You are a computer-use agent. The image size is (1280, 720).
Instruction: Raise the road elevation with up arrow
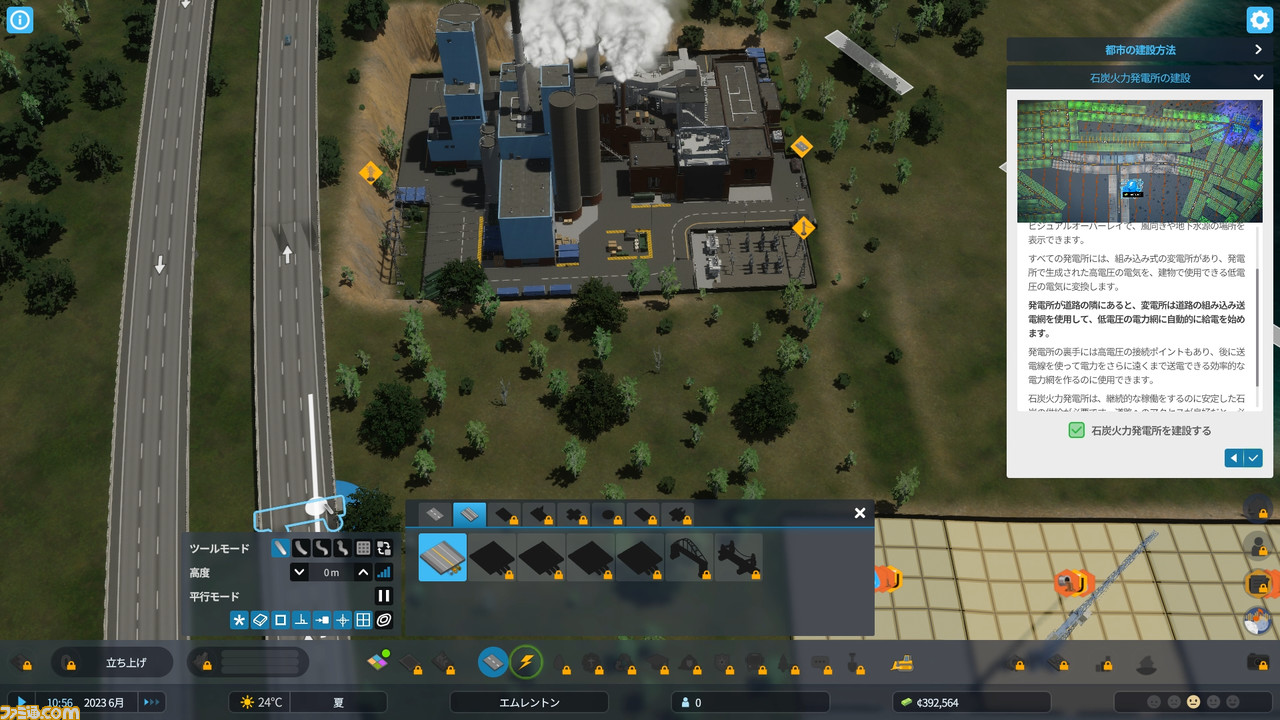tap(363, 573)
